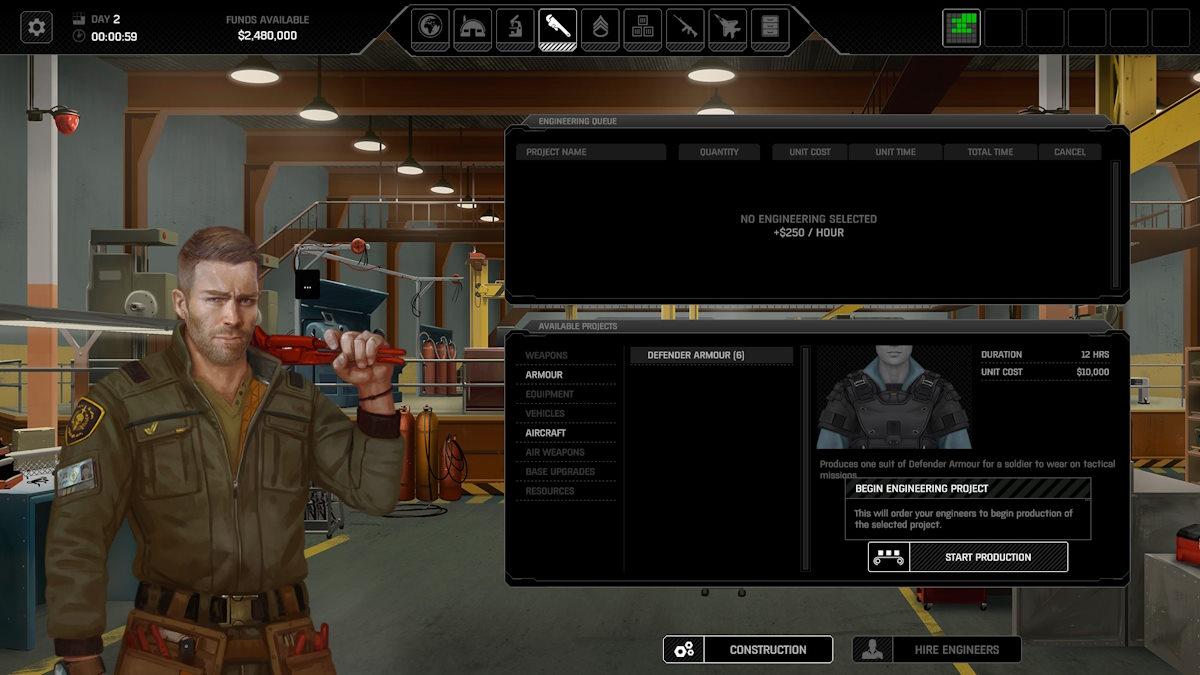This screenshot has width=1200, height=675.
Task: Hire Engineers button
Action: pos(937,649)
